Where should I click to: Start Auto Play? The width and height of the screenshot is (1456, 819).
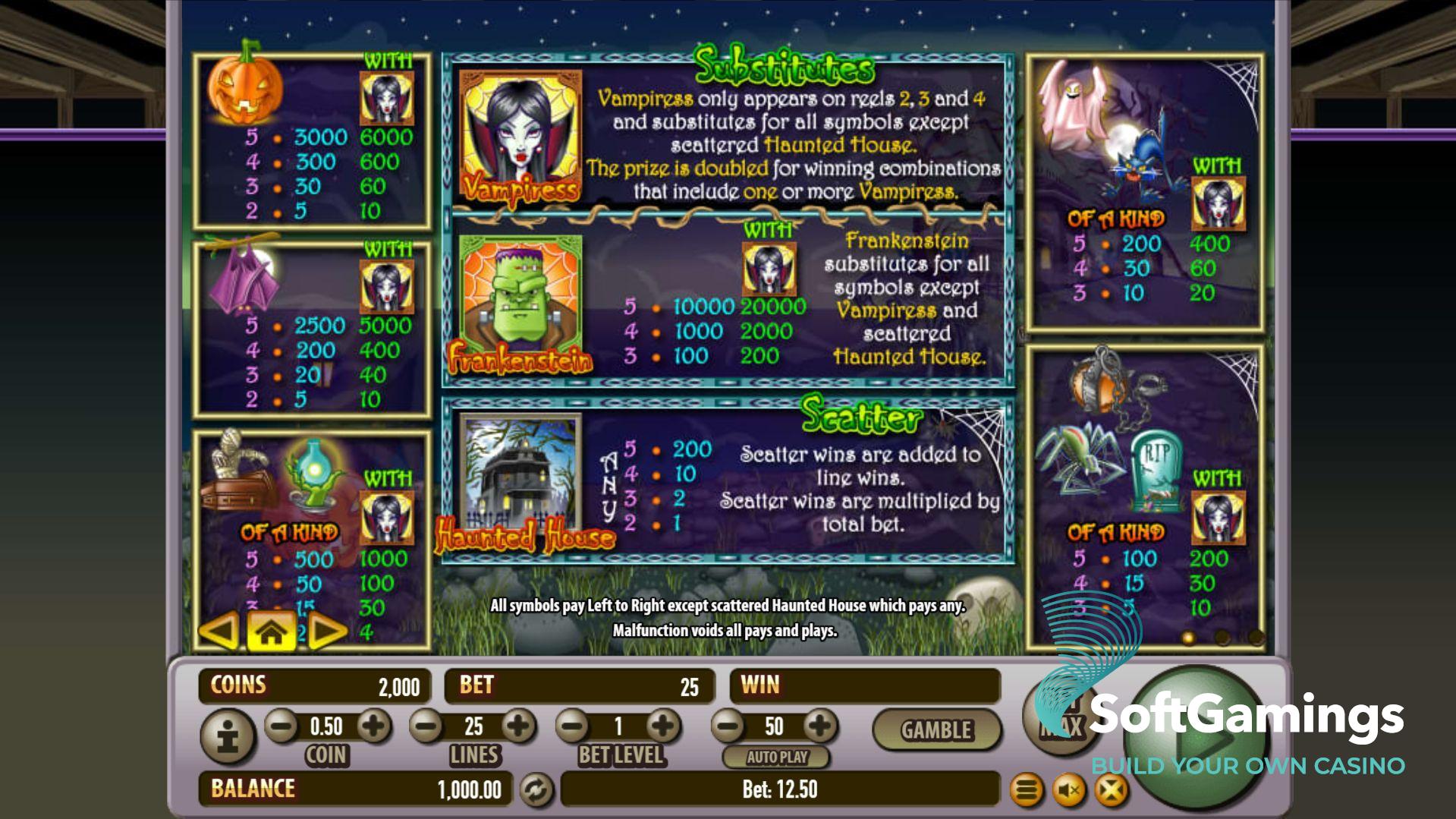point(776,757)
